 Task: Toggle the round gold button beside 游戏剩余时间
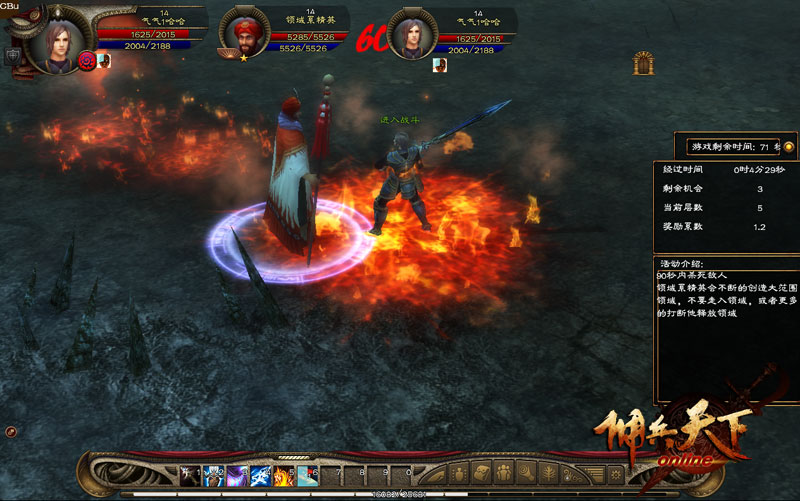coord(788,146)
